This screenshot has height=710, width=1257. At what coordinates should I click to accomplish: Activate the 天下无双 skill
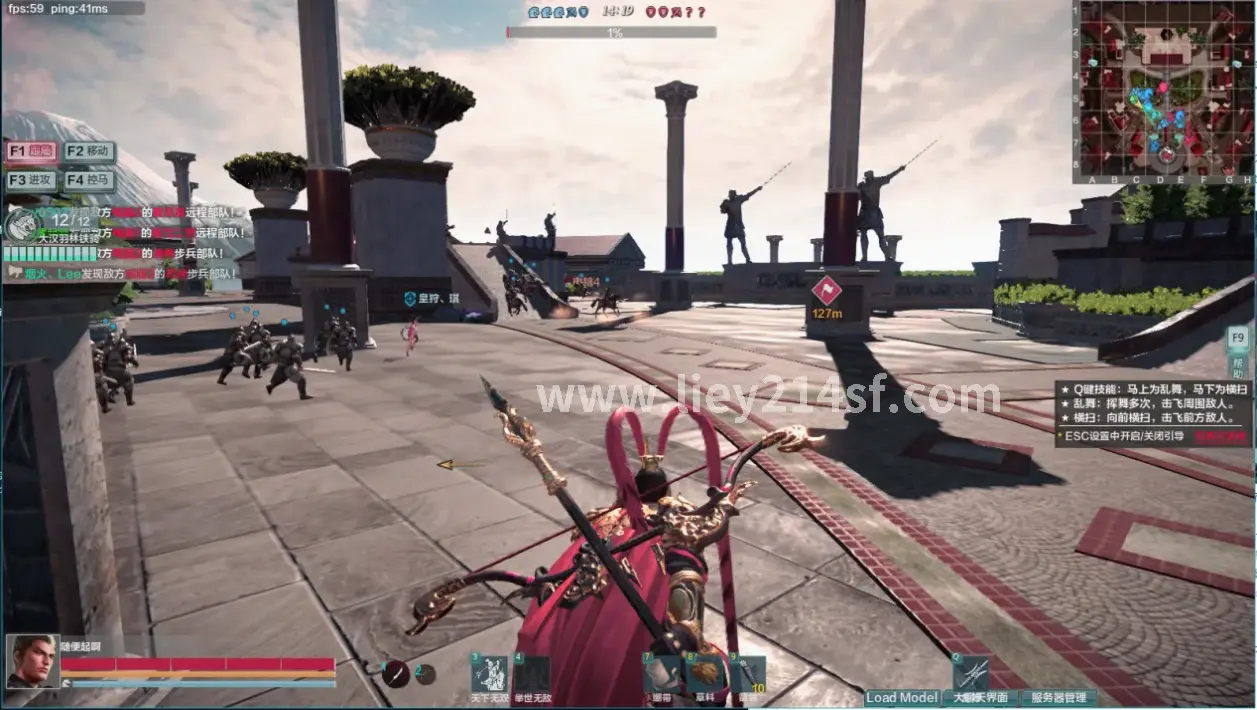[489, 675]
